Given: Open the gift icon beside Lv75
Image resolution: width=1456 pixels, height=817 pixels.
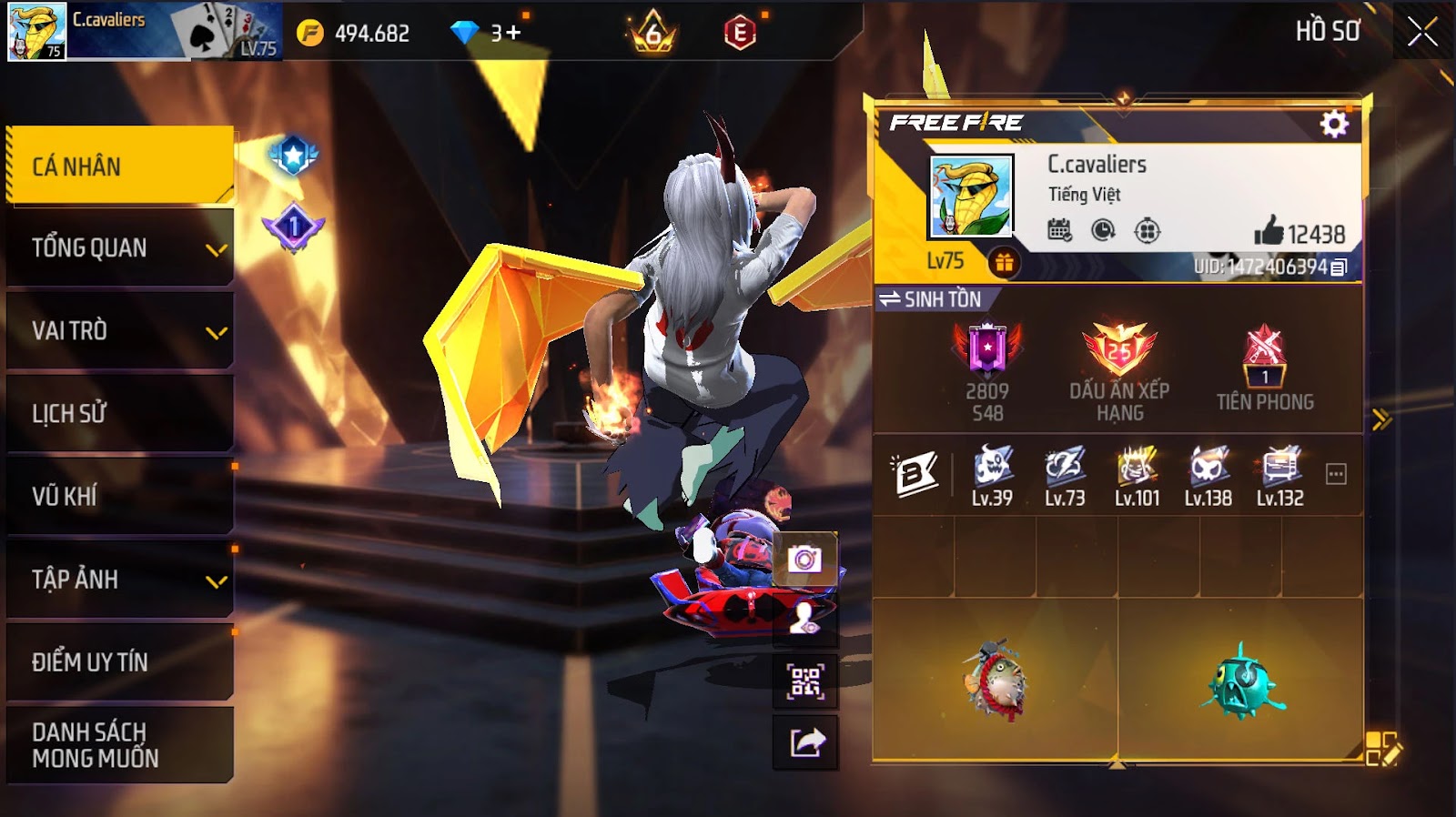Looking at the screenshot, I should (x=1004, y=263).
